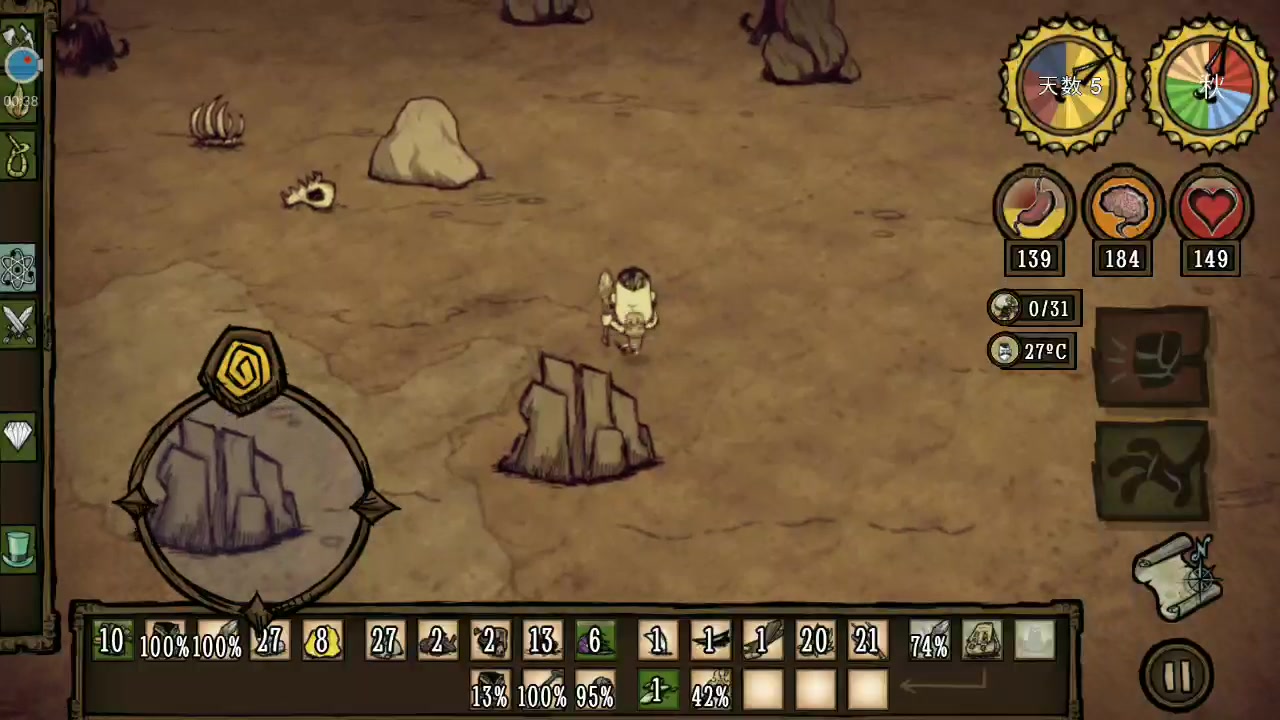Open the Tools crafting tab

tap(18, 40)
